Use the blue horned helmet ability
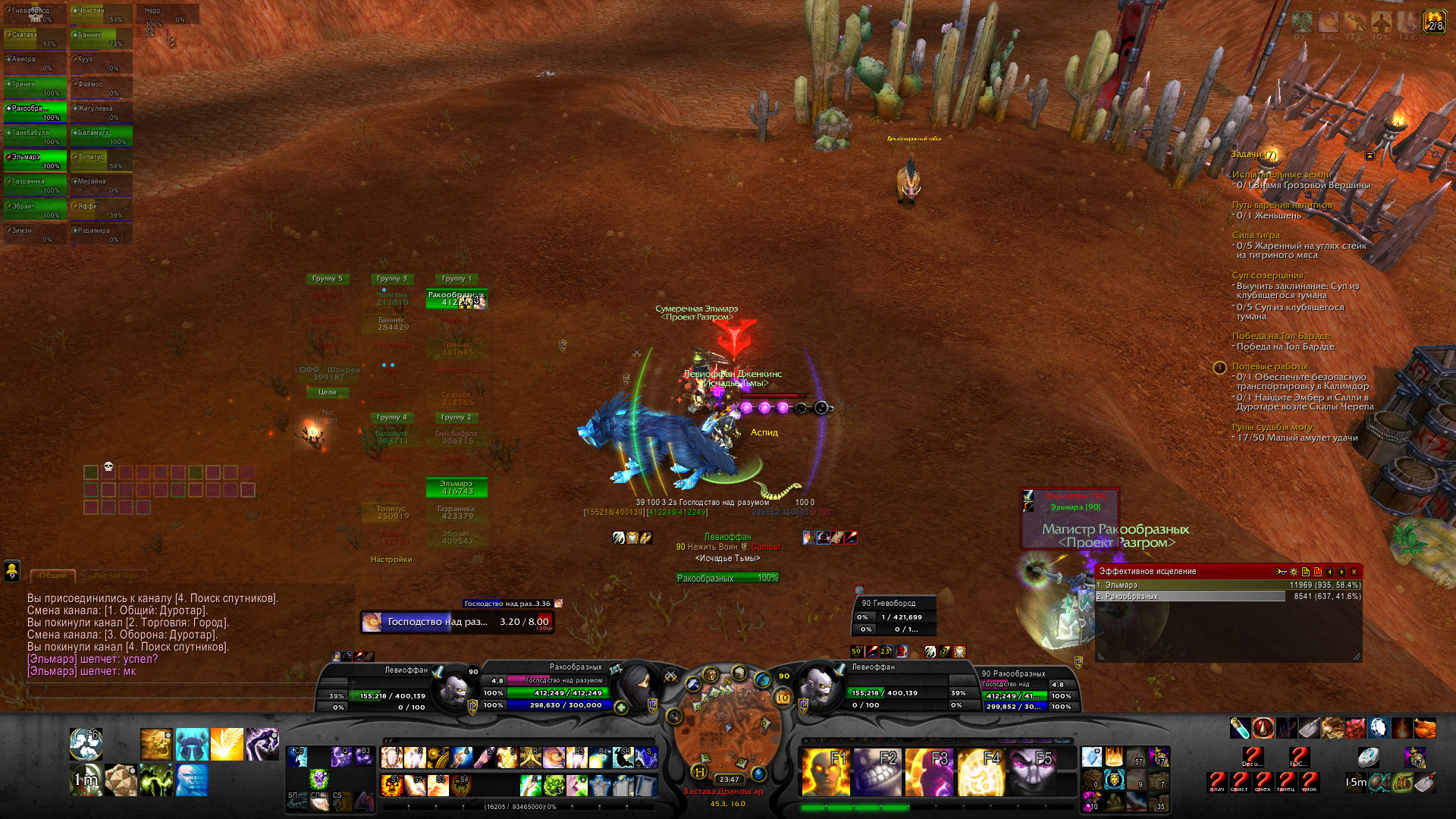Viewport: 1456px width, 819px height. coord(192,745)
